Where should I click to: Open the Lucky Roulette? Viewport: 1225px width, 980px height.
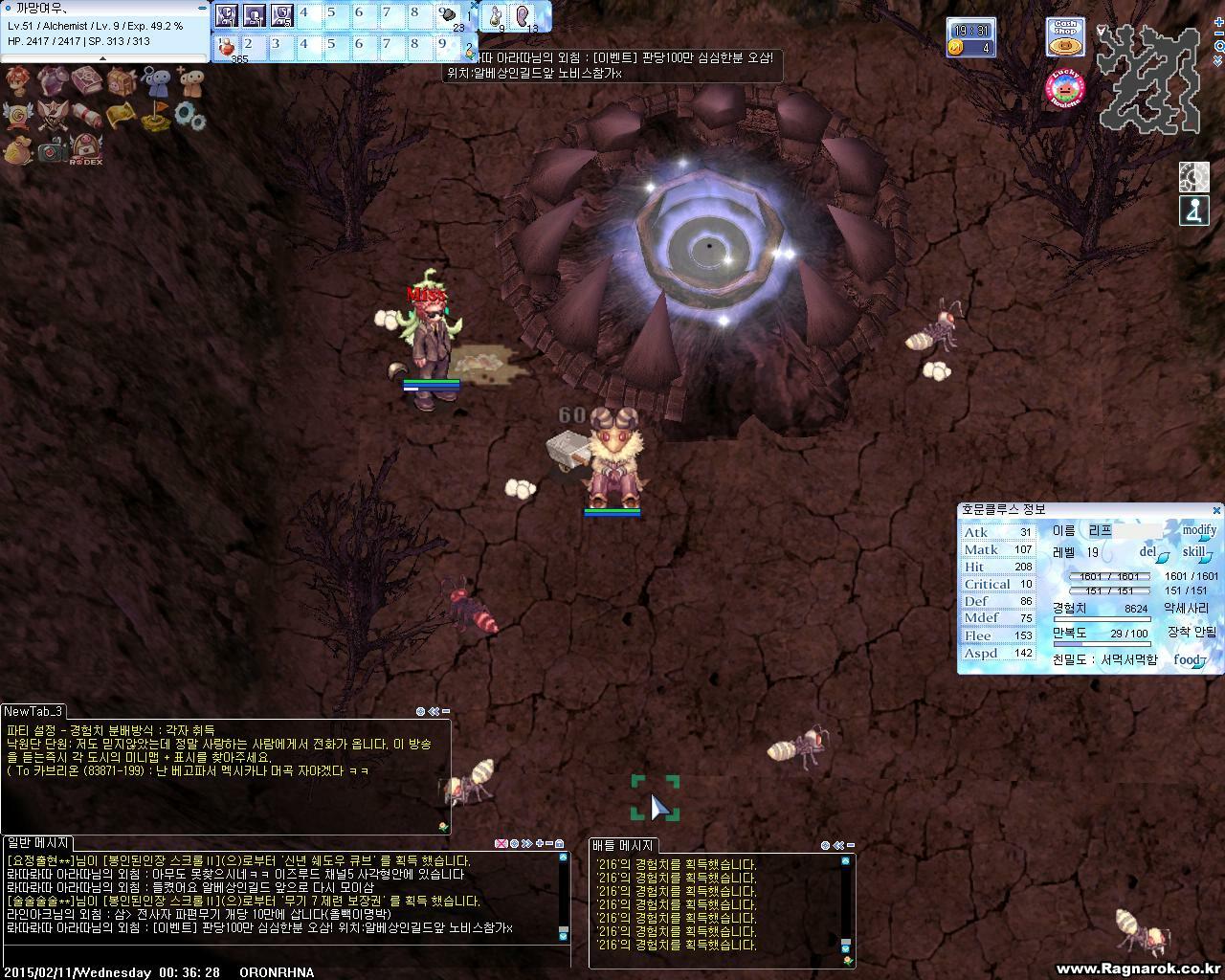[x=1064, y=89]
